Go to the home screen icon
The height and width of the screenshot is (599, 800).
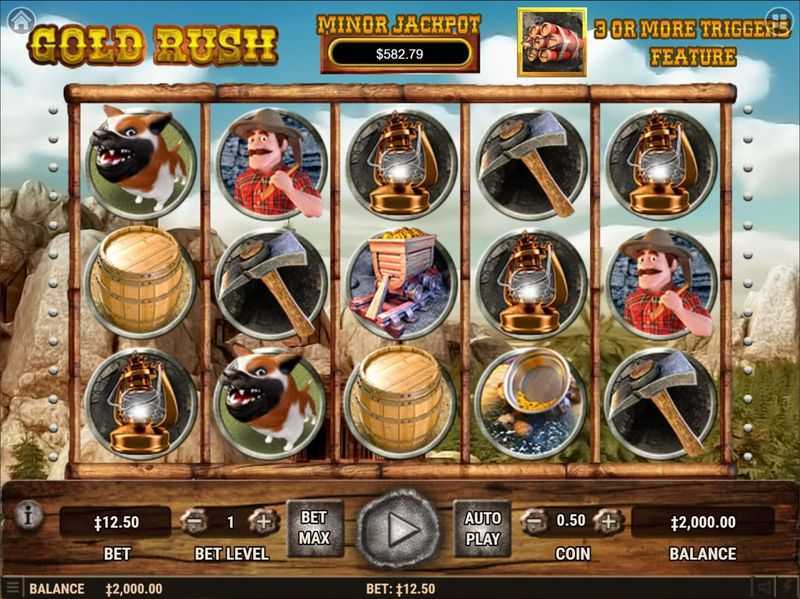click(x=19, y=20)
